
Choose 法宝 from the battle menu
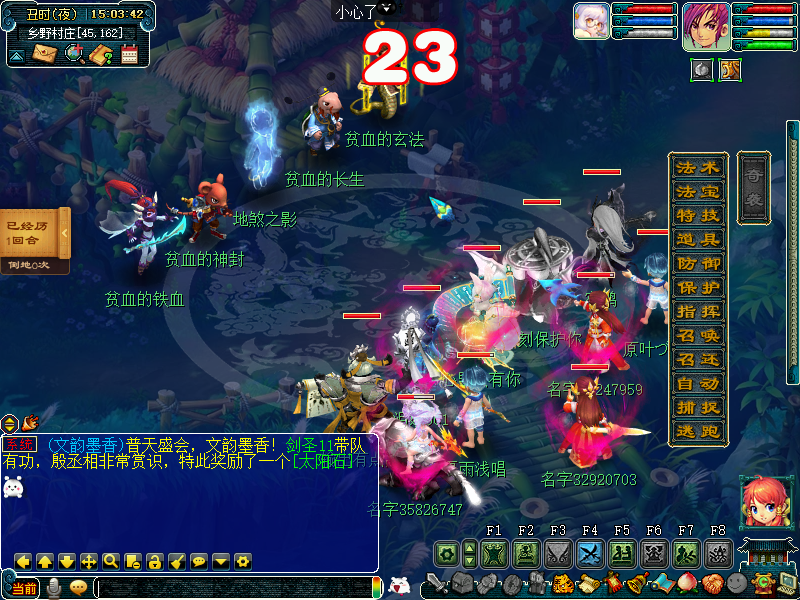pos(697,191)
